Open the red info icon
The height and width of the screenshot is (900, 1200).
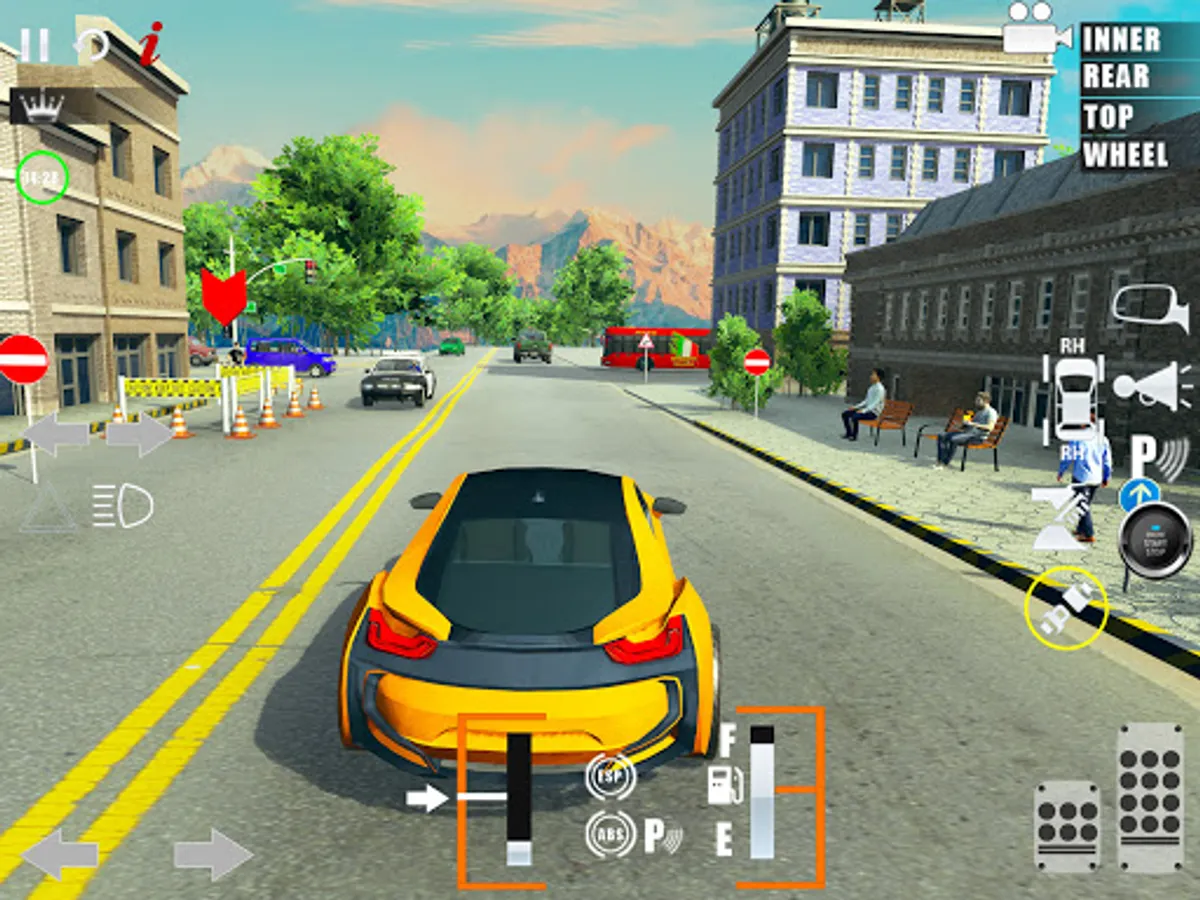point(150,44)
